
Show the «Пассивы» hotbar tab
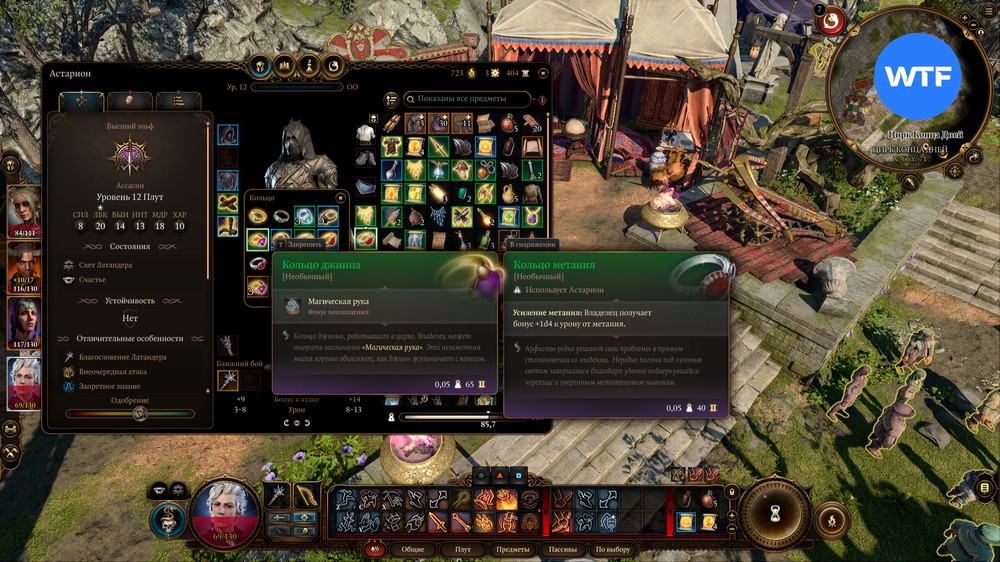[562, 549]
